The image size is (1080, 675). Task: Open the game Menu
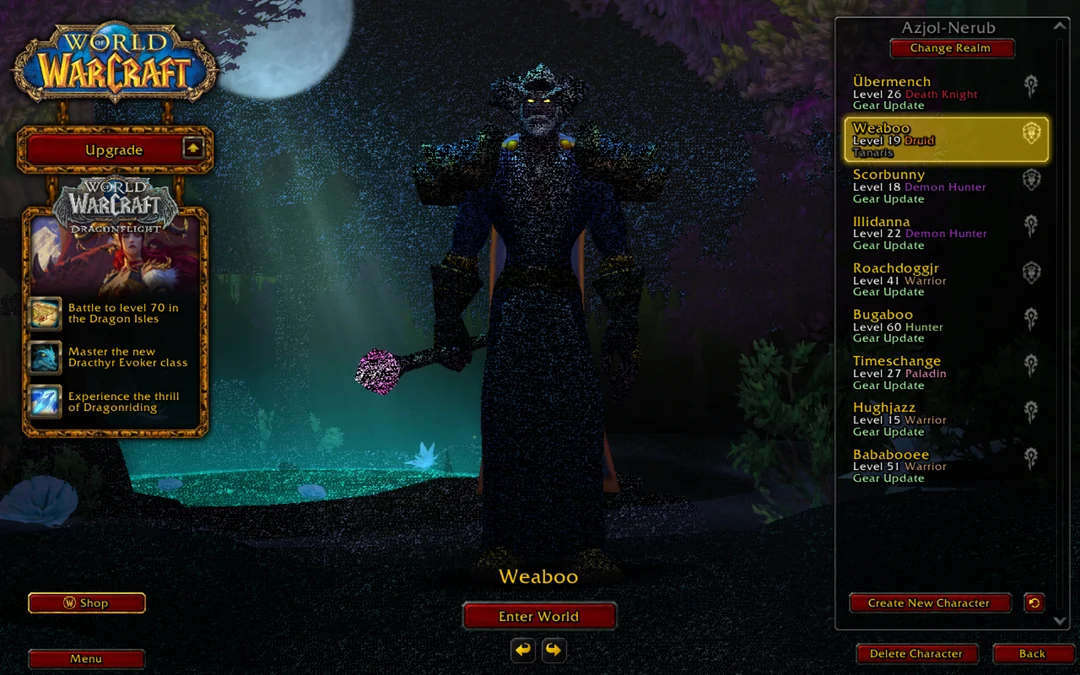click(86, 659)
